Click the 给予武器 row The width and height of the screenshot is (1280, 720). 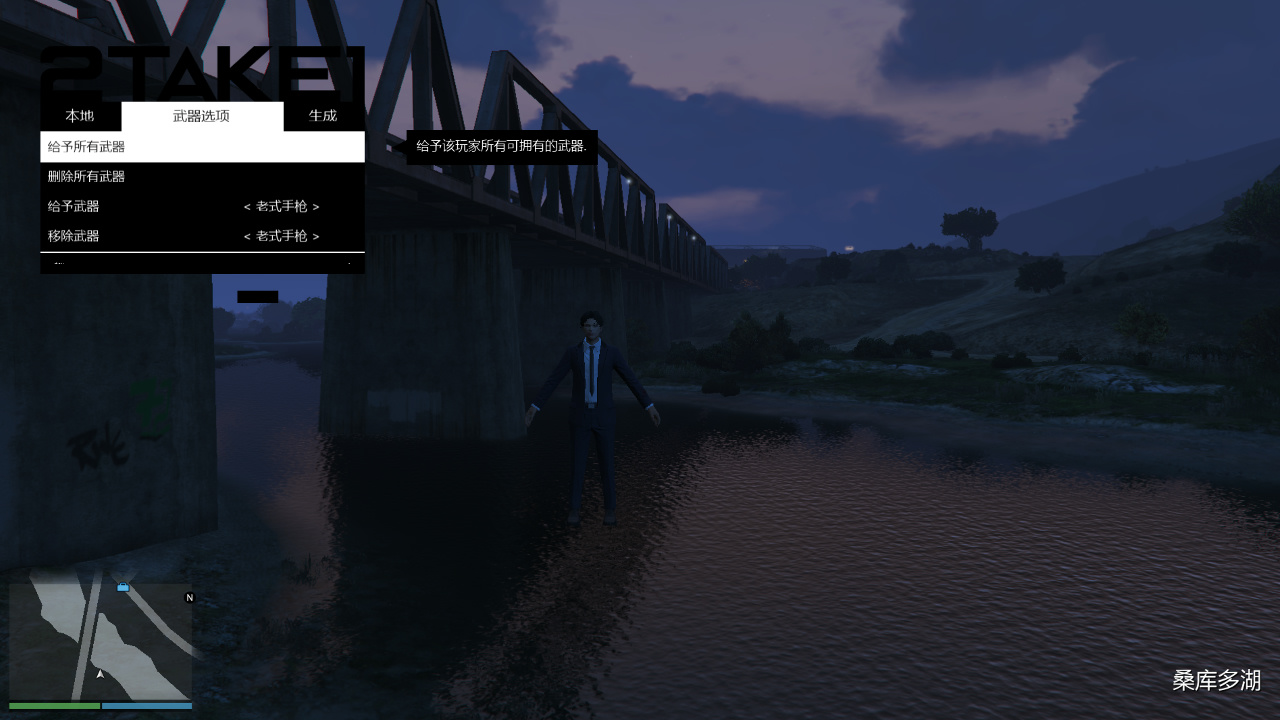click(202, 207)
